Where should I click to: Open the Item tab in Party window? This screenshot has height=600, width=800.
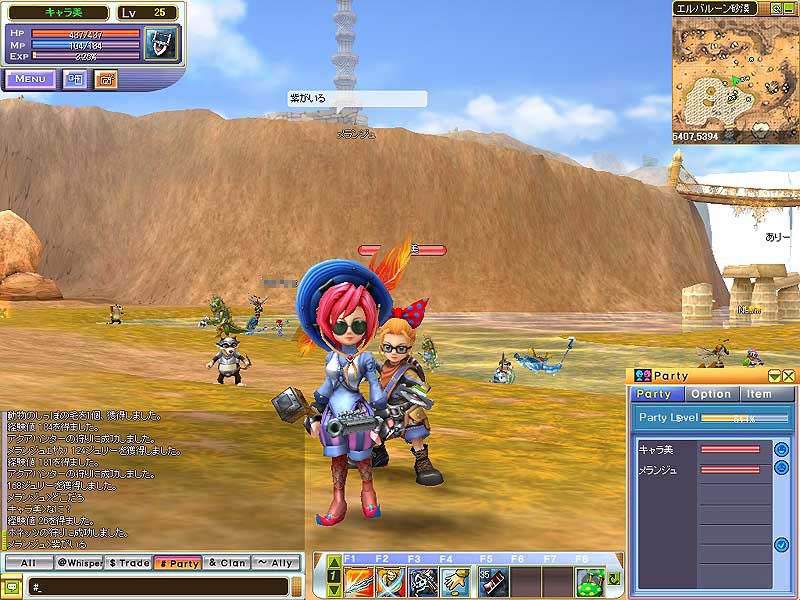tap(759, 394)
